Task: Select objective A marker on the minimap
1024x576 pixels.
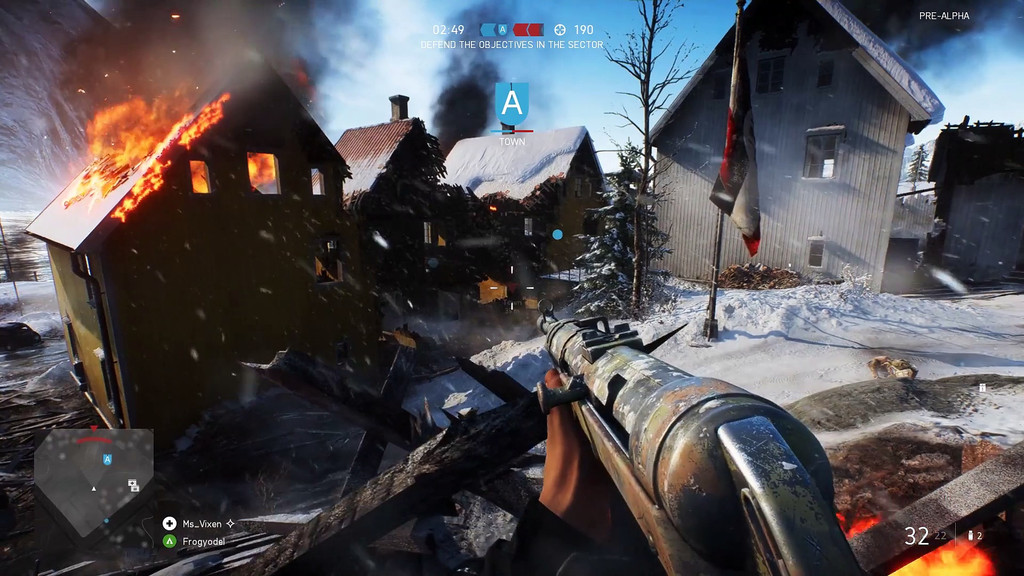Action: (x=107, y=459)
